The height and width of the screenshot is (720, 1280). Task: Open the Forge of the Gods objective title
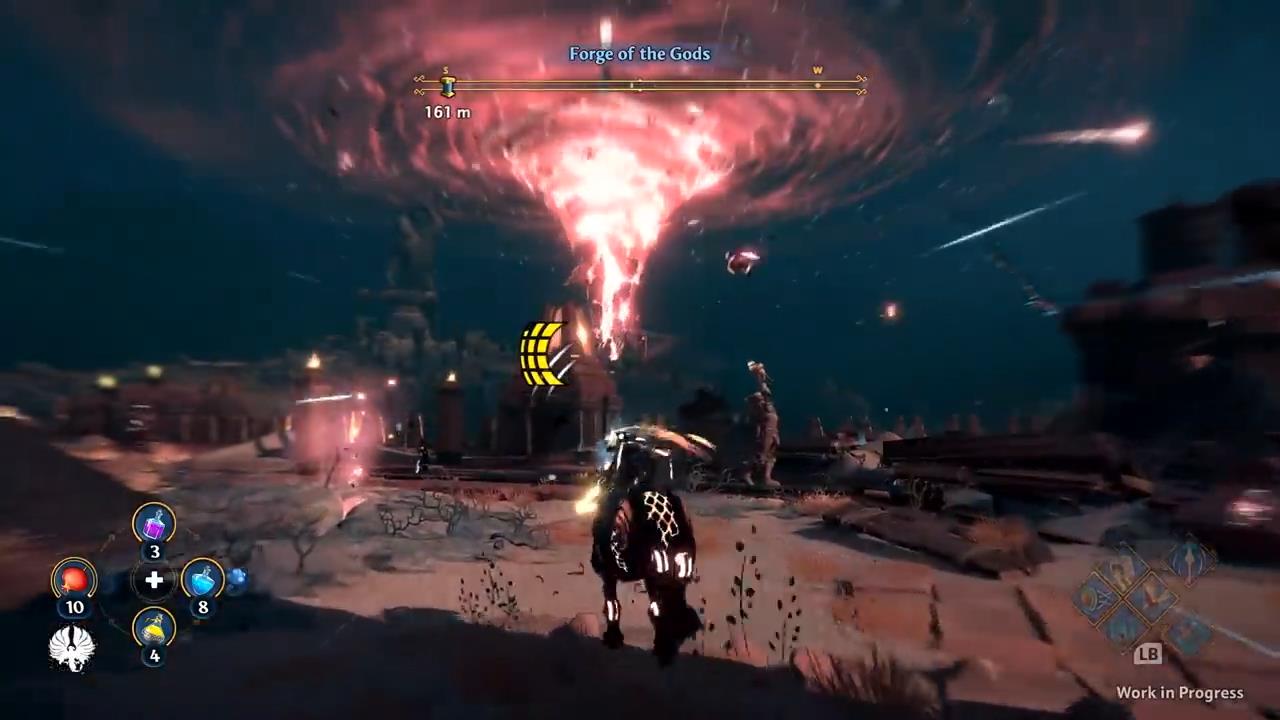[x=640, y=54]
